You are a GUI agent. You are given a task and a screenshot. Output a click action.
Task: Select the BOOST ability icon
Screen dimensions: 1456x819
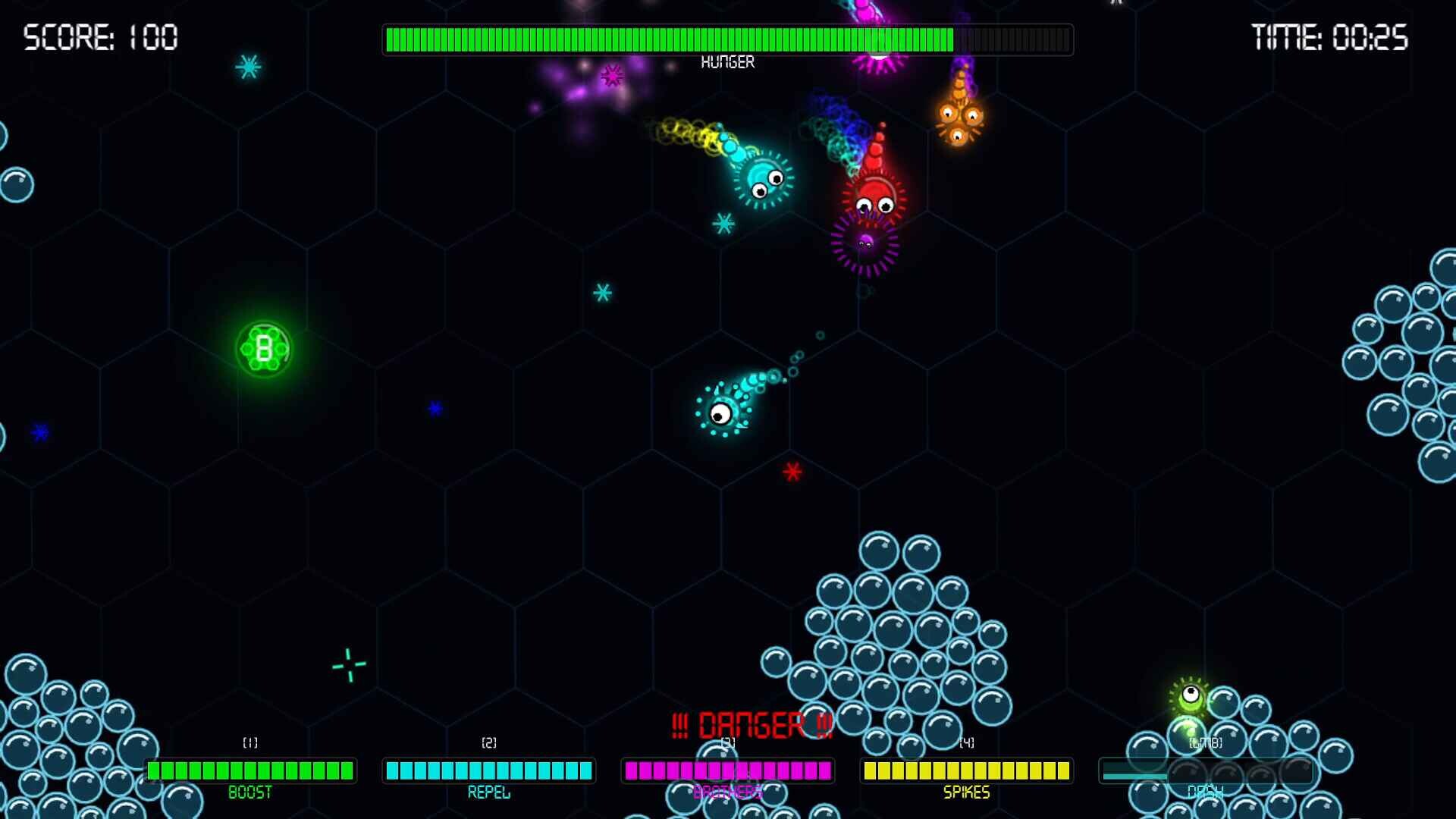pyautogui.click(x=250, y=771)
